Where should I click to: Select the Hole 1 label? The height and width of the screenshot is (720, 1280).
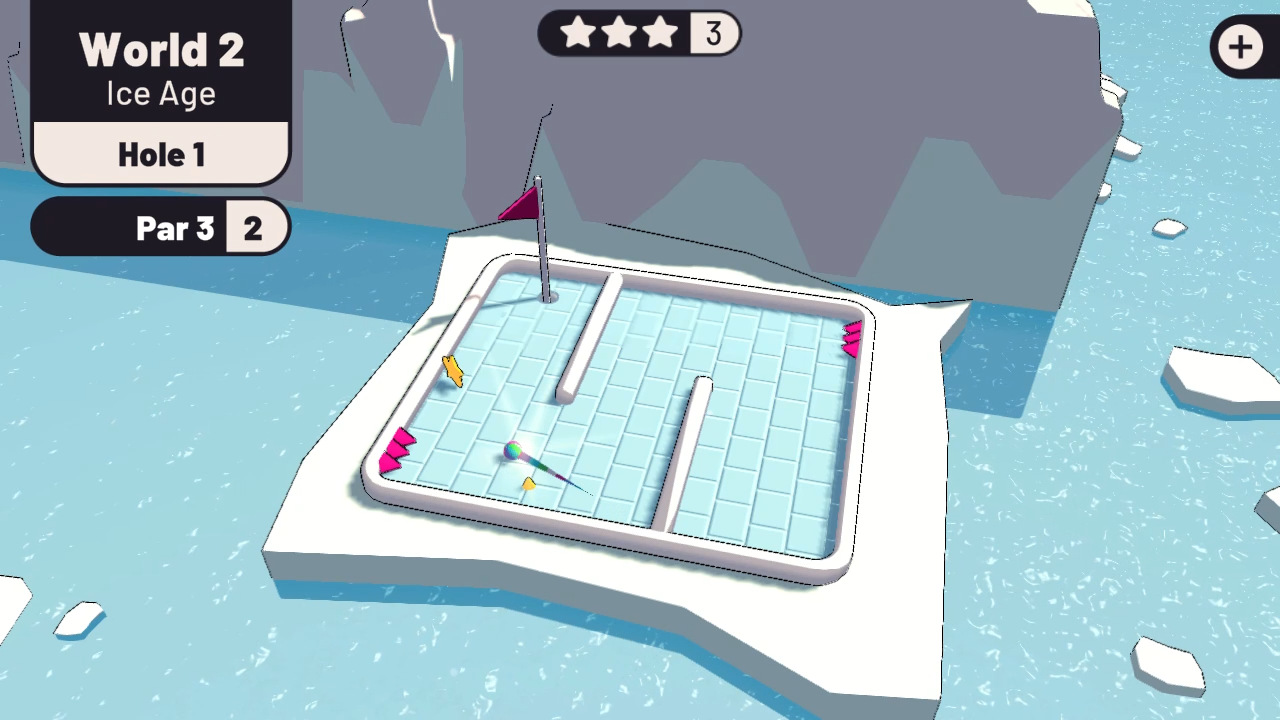(x=161, y=154)
